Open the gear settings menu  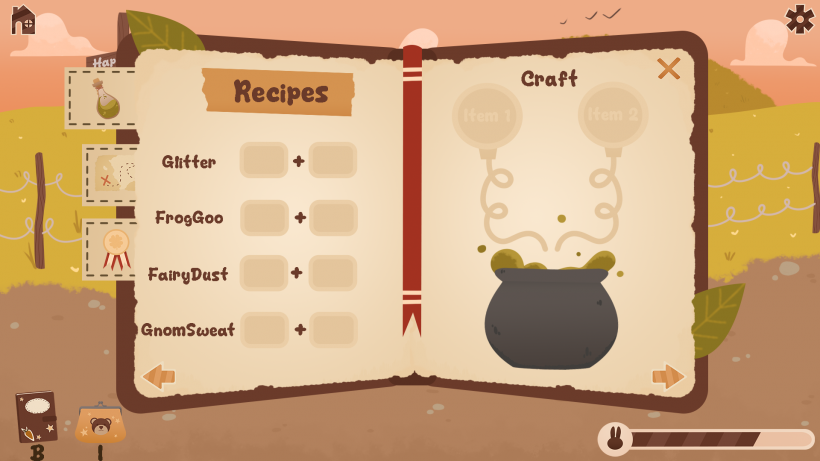(799, 19)
